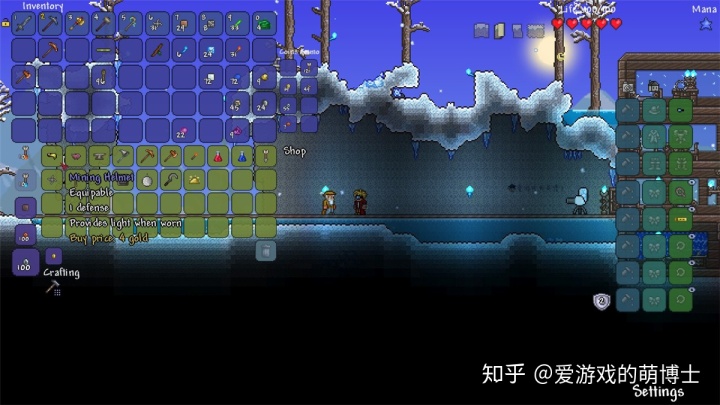The image size is (720, 405).
Task: Select the blue mana potion in shop
Action: point(241,156)
